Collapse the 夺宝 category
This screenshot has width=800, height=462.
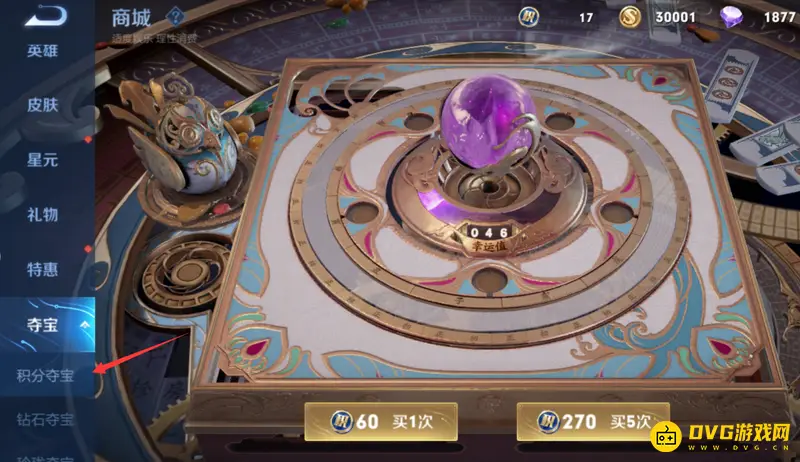(x=46, y=324)
